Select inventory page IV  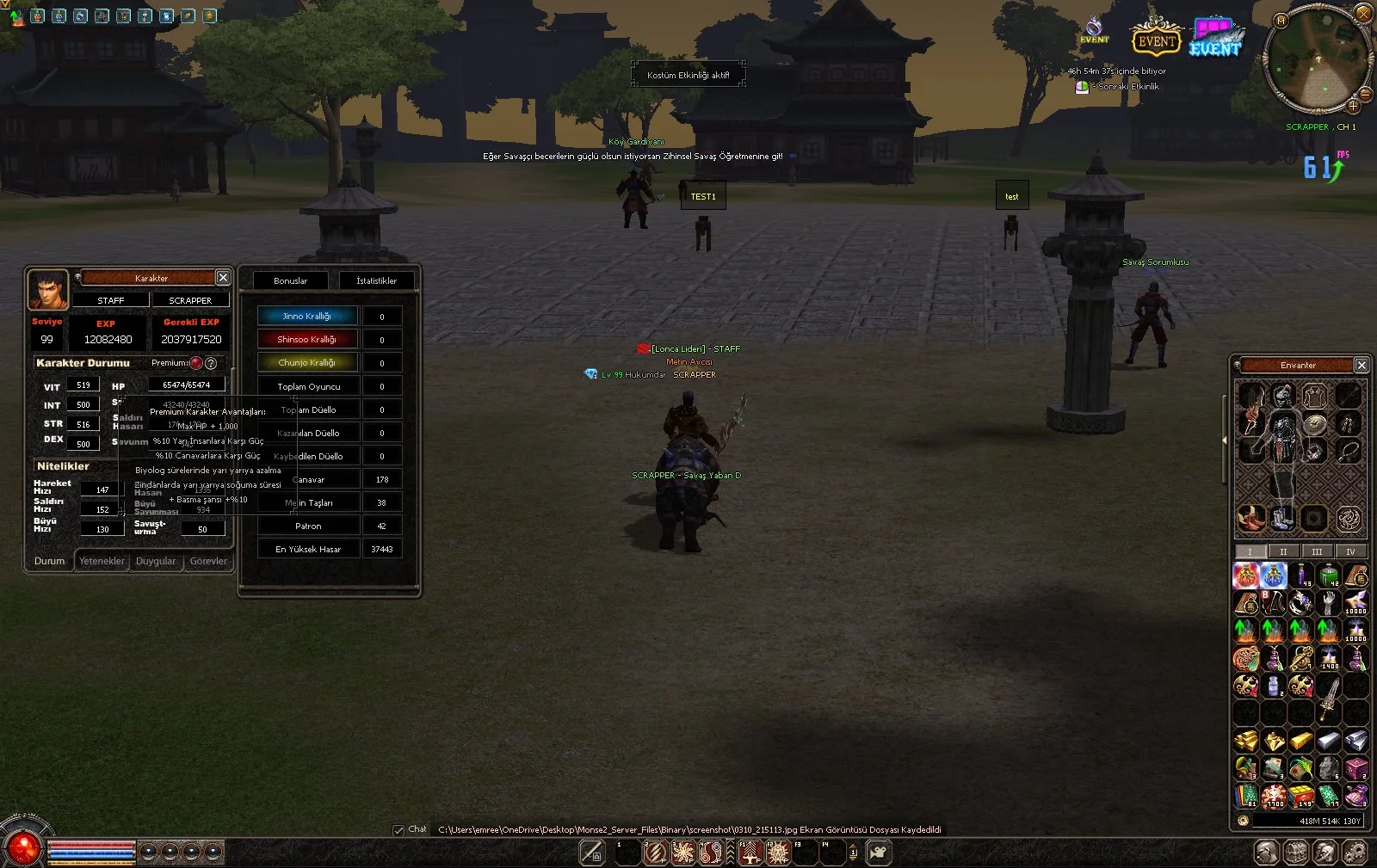[1350, 551]
